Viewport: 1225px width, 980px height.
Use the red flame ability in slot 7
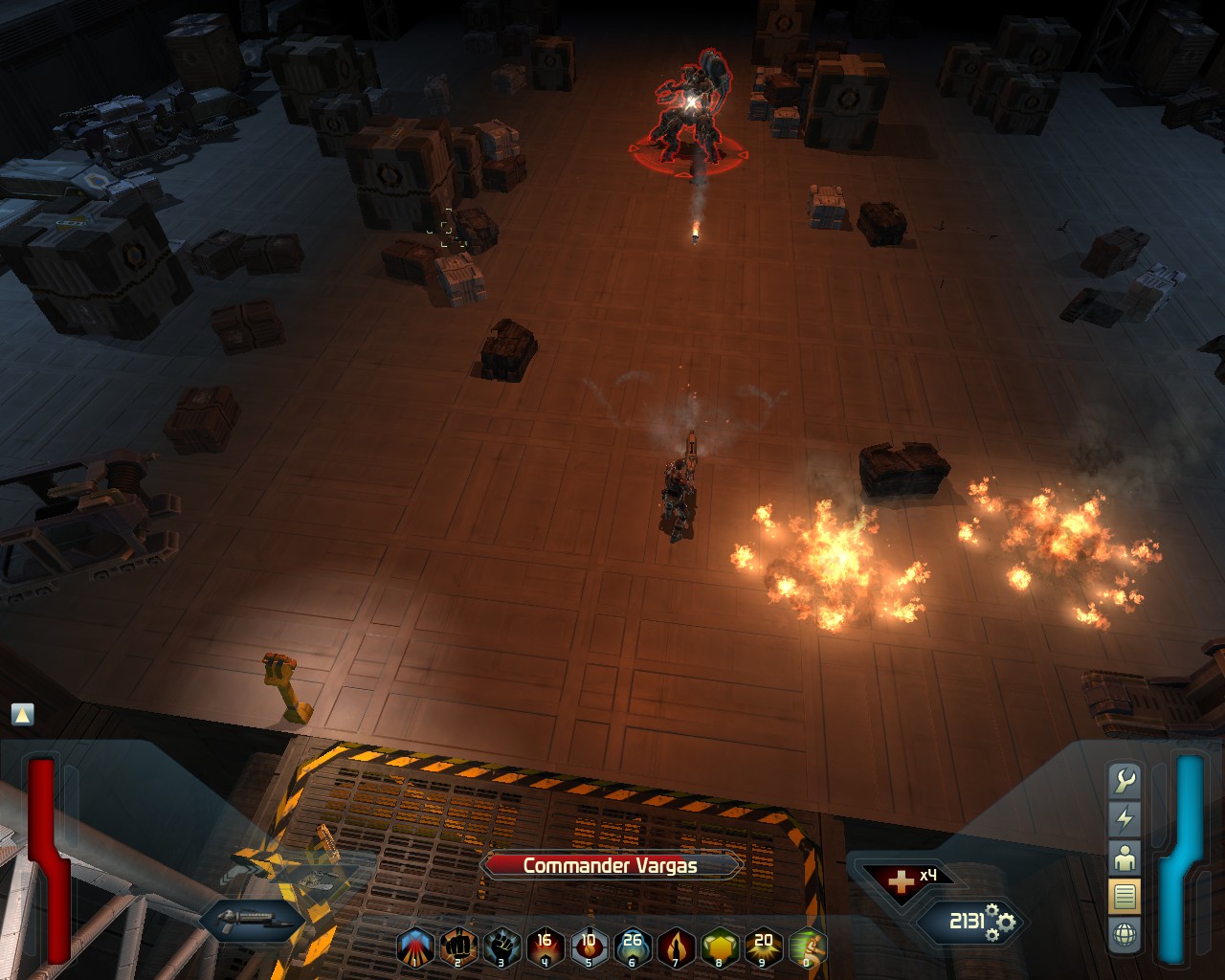pos(677,947)
